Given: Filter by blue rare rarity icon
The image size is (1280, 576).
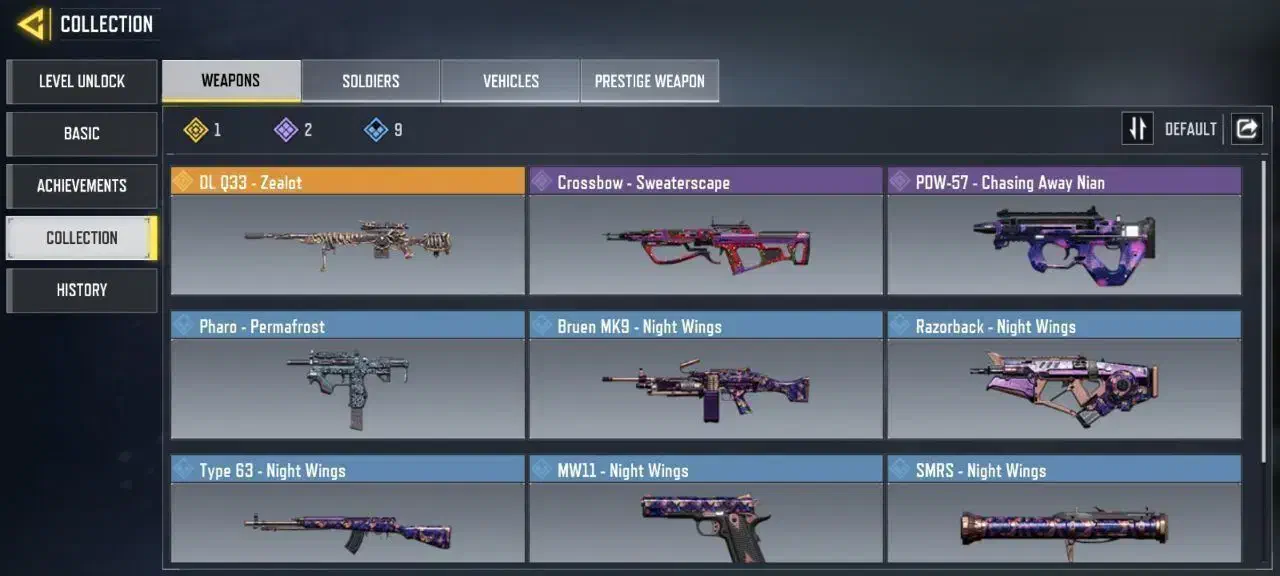Looking at the screenshot, I should click(377, 129).
